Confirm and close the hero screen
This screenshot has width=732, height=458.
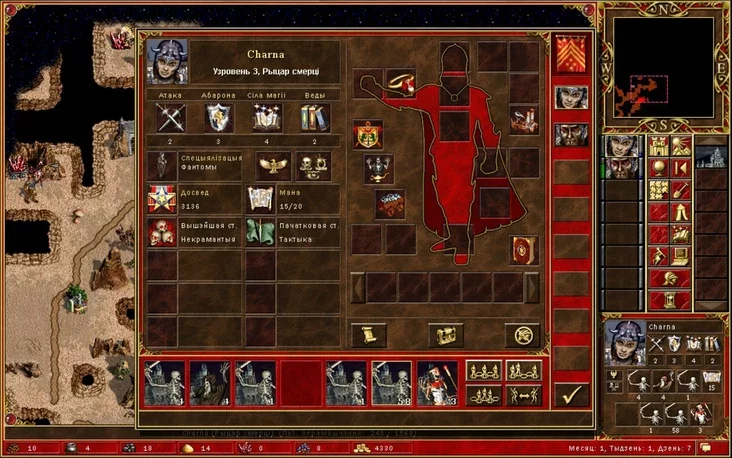point(569,393)
